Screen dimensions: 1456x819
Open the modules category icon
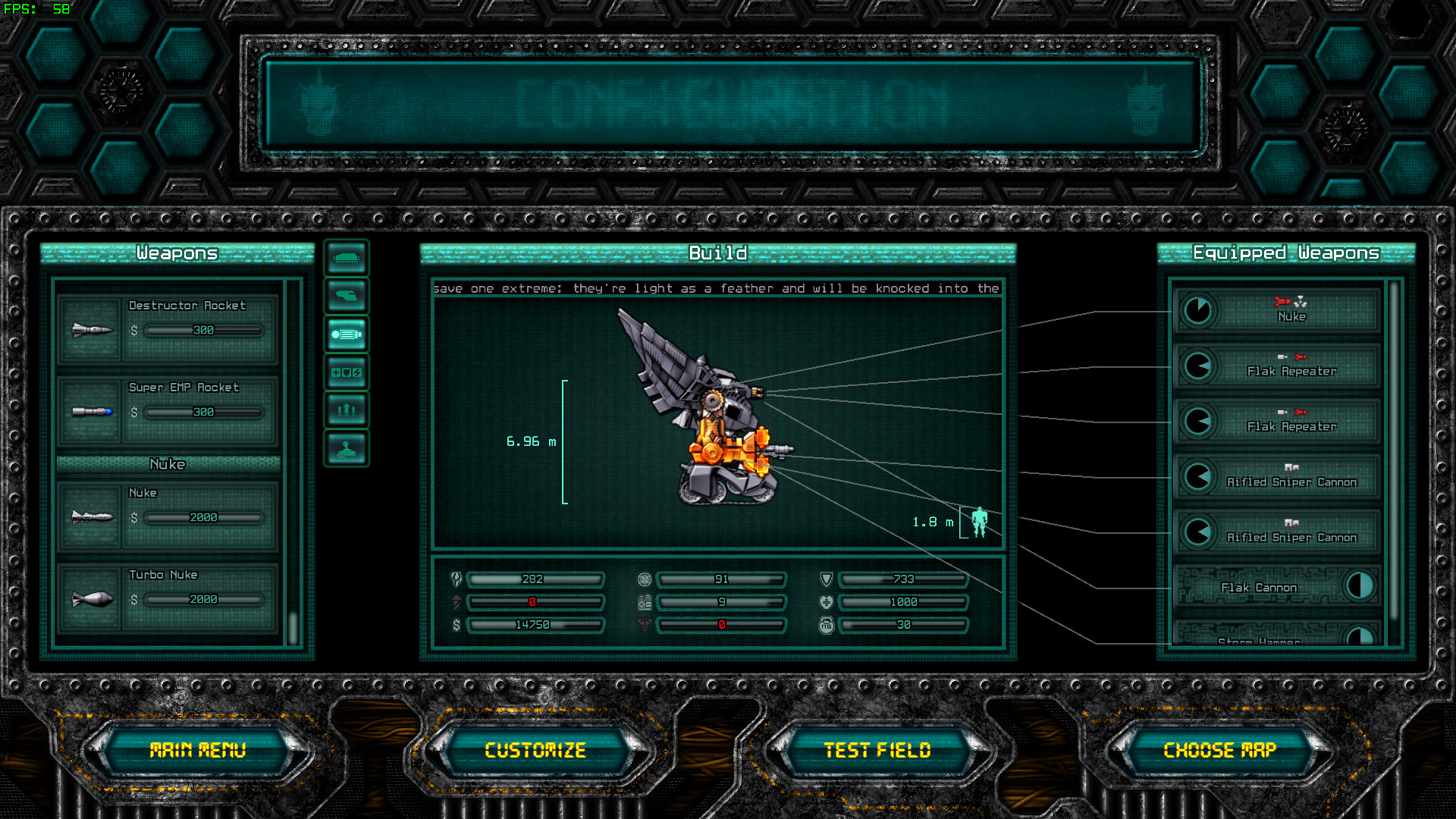346,372
